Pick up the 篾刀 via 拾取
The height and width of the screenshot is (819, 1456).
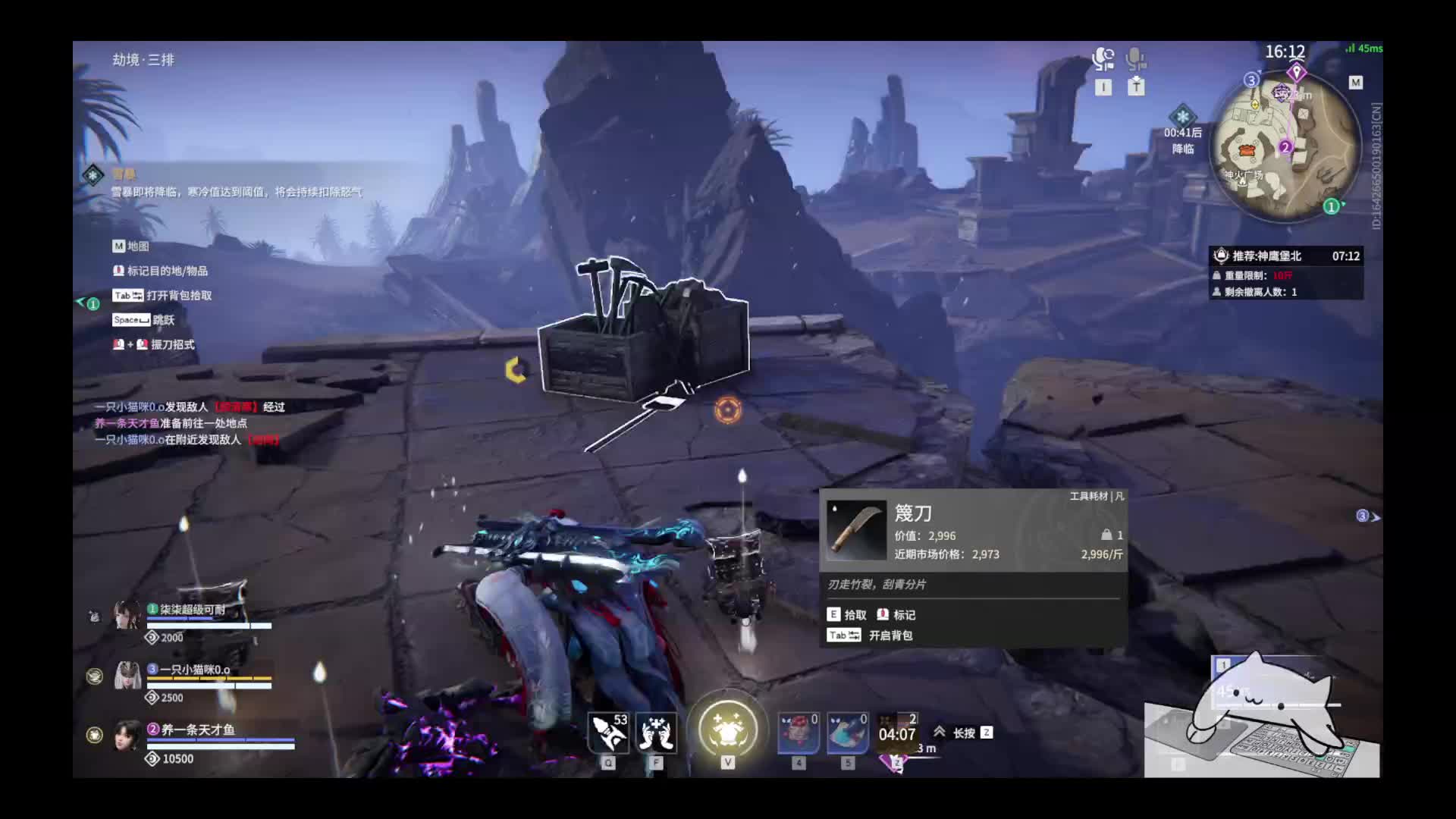(847, 615)
